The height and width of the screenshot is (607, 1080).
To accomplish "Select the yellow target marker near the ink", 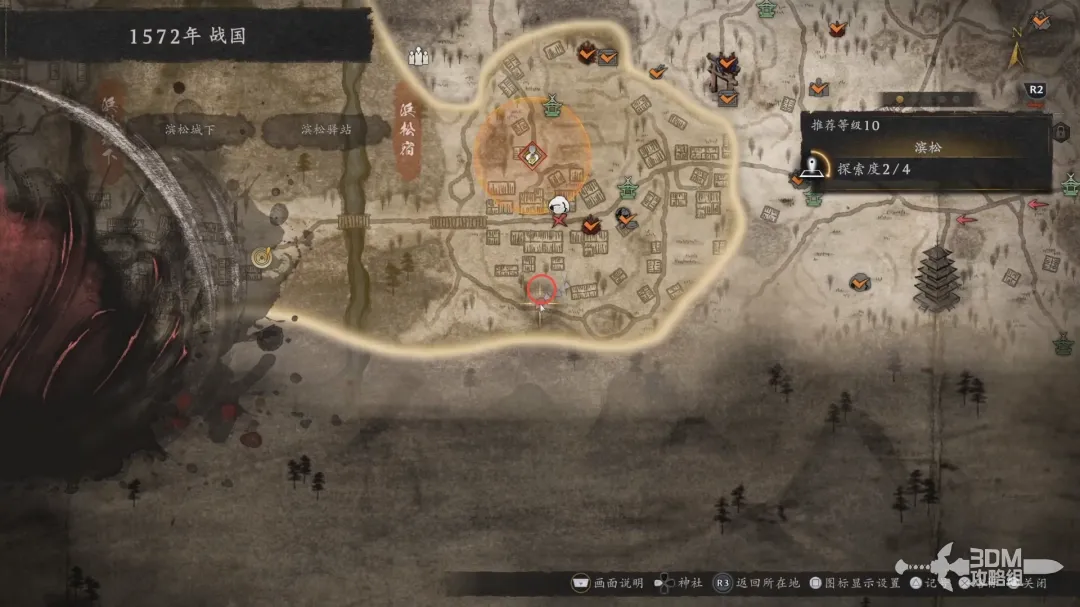I will [x=263, y=257].
